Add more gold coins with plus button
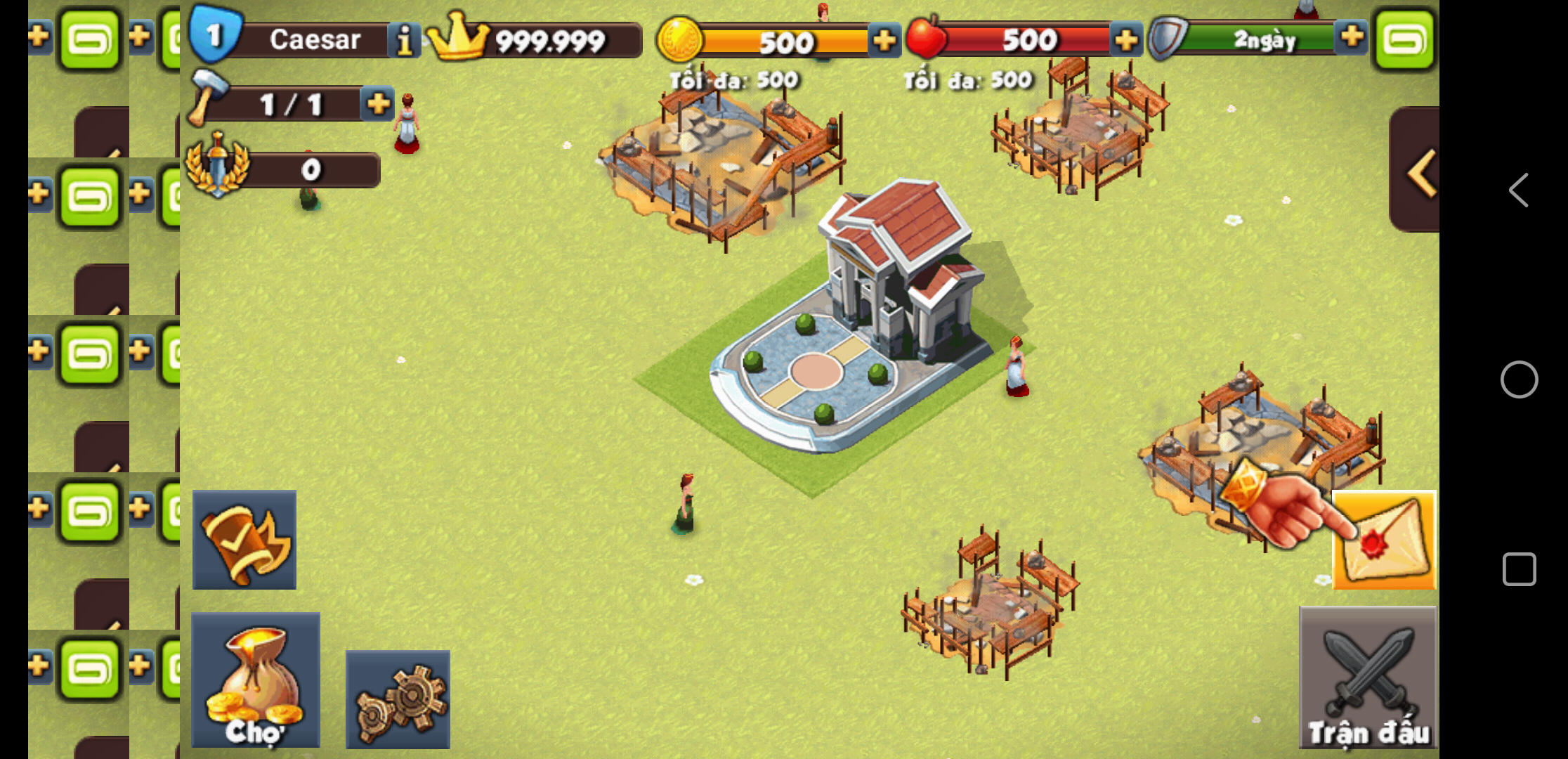The height and width of the screenshot is (759, 1568). [884, 40]
